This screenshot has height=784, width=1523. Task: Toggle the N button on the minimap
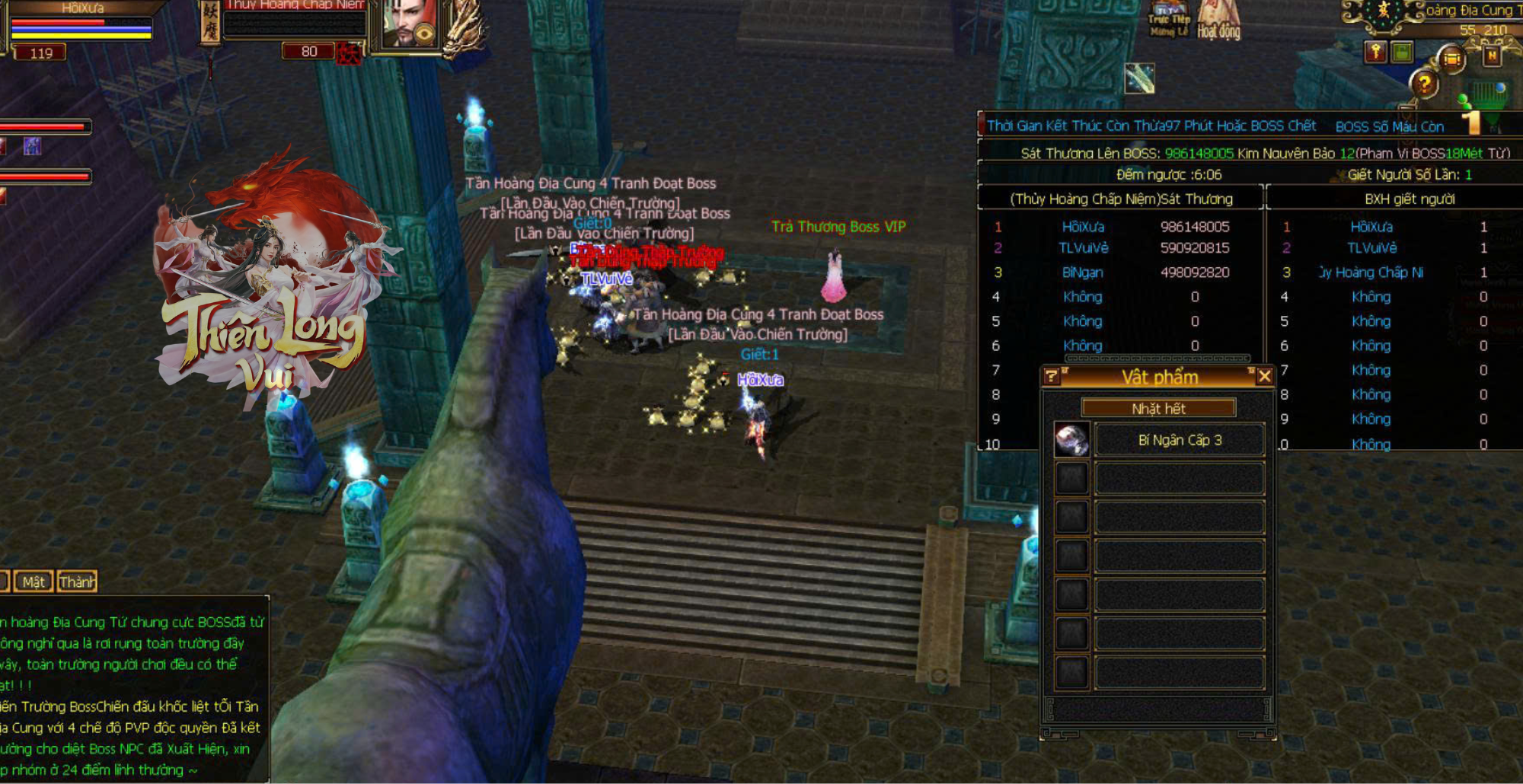coord(1492,56)
